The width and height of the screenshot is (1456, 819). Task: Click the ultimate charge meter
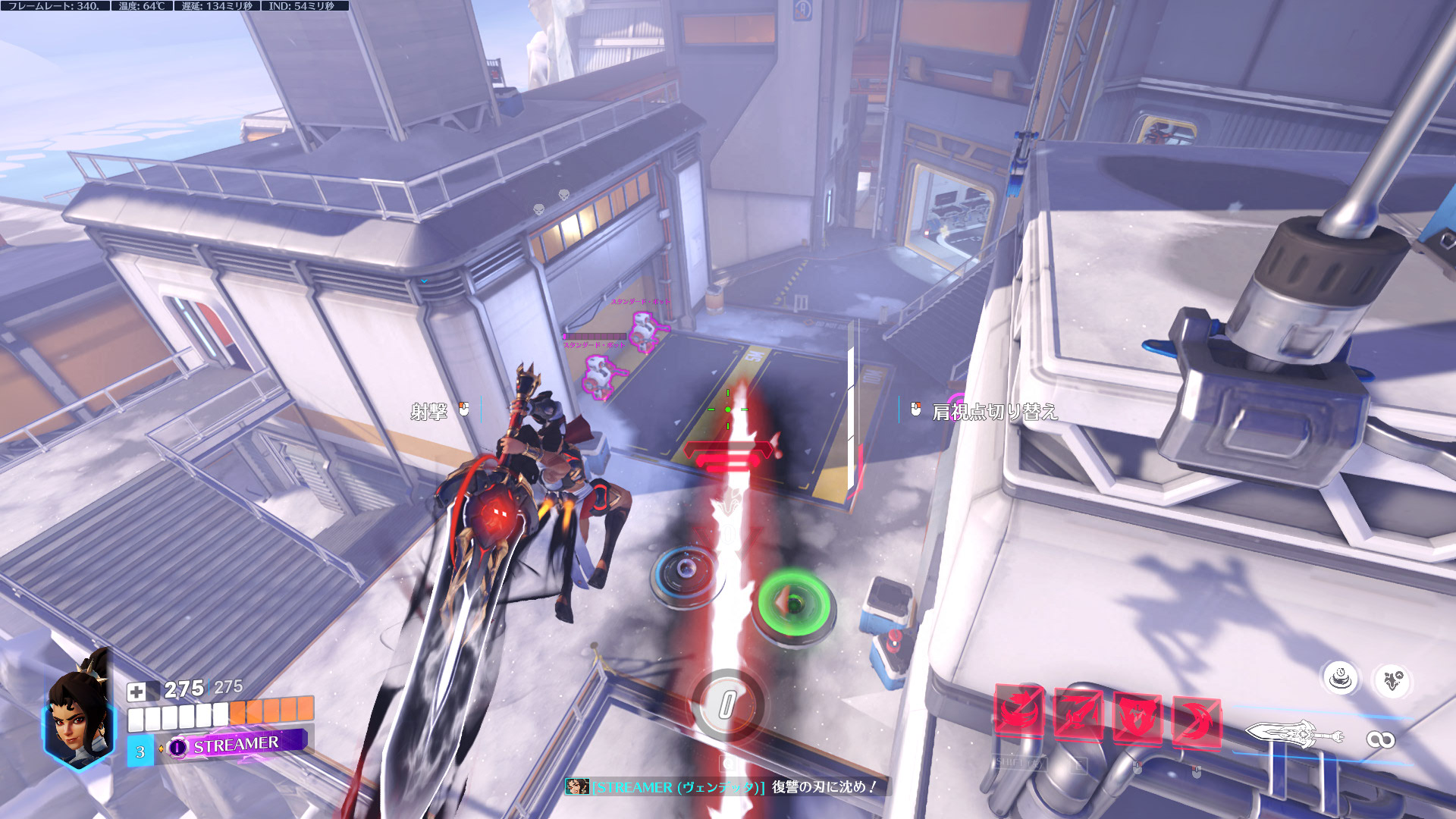(726, 705)
